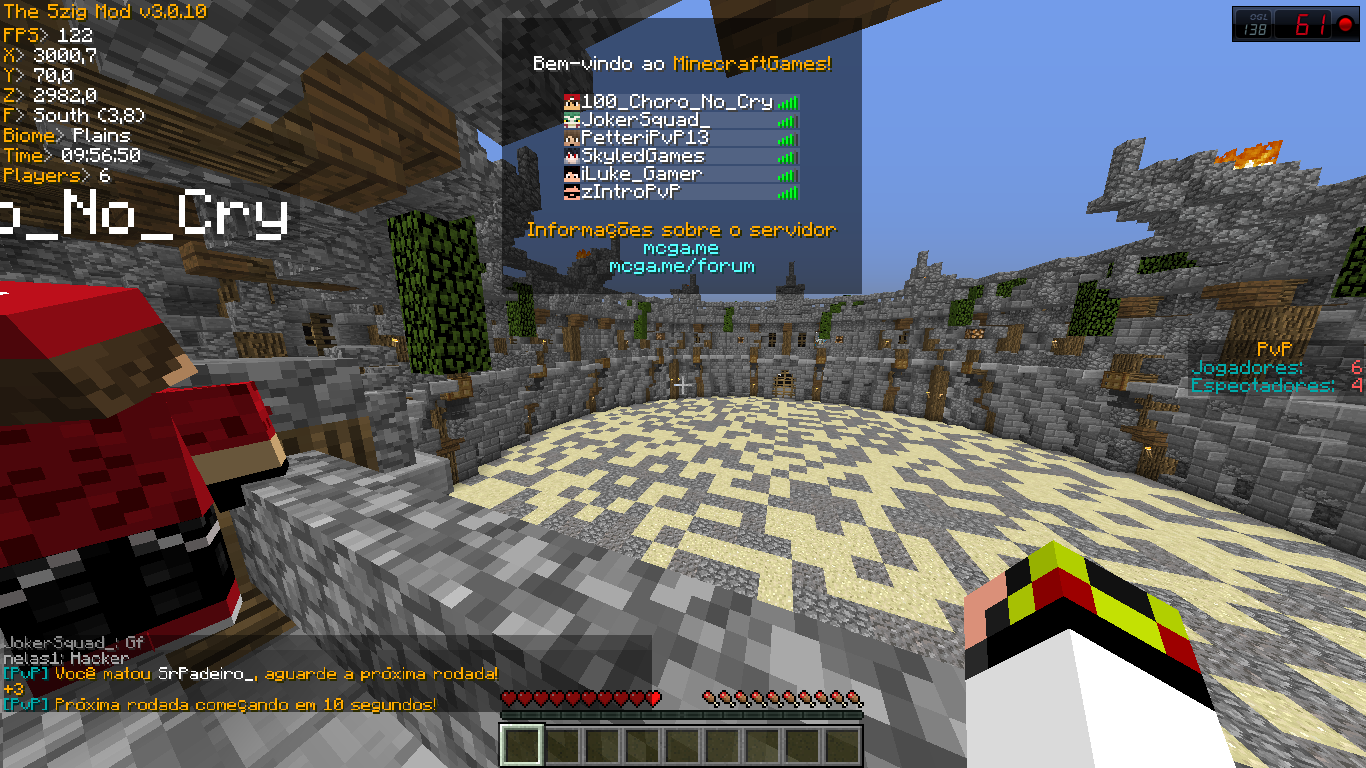Select the highlighted first hotbar slot
1366x768 pixels.
521,746
